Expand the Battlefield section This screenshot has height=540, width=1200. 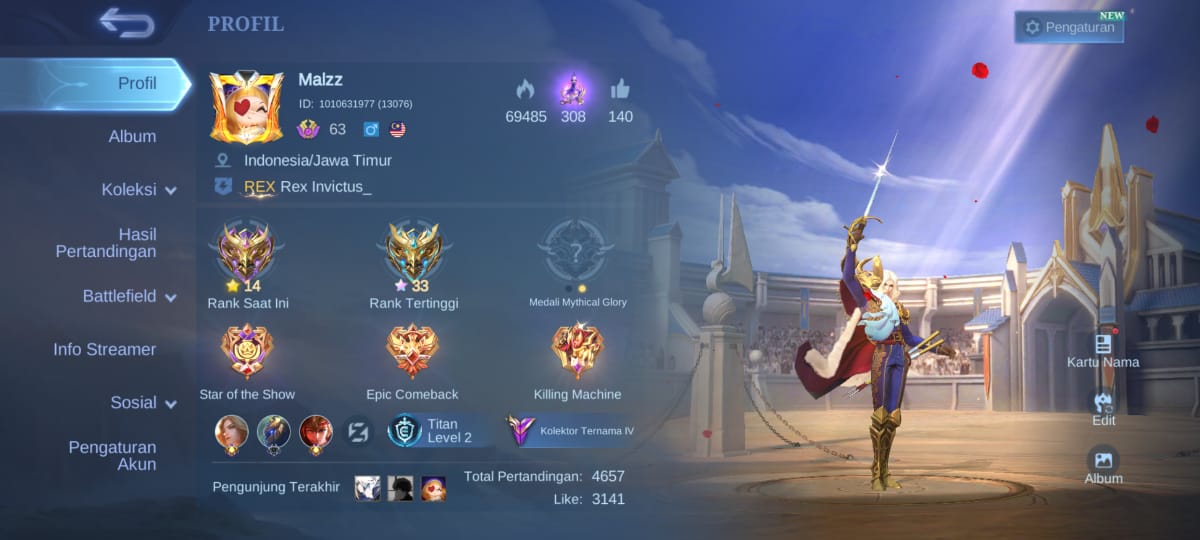coord(129,296)
